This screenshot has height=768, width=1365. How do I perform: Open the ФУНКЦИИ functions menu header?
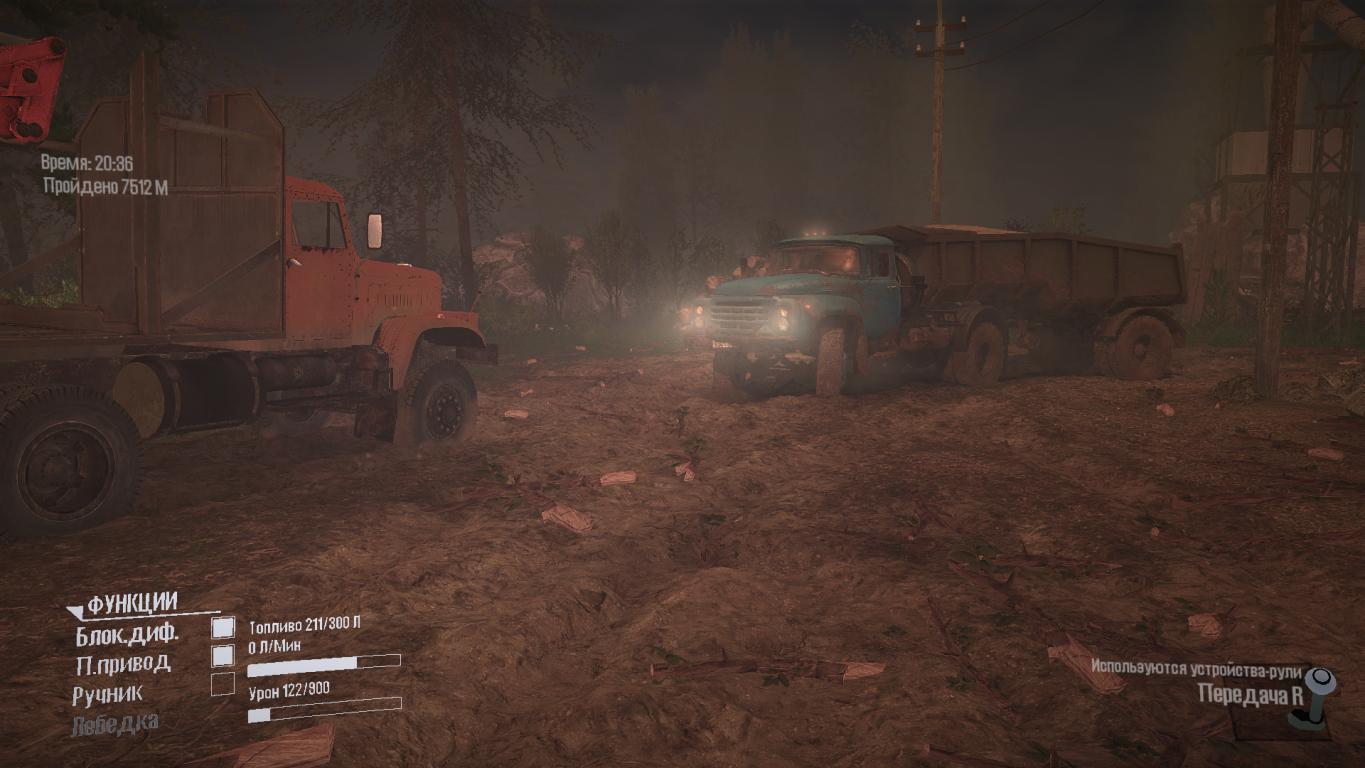pyautogui.click(x=132, y=604)
